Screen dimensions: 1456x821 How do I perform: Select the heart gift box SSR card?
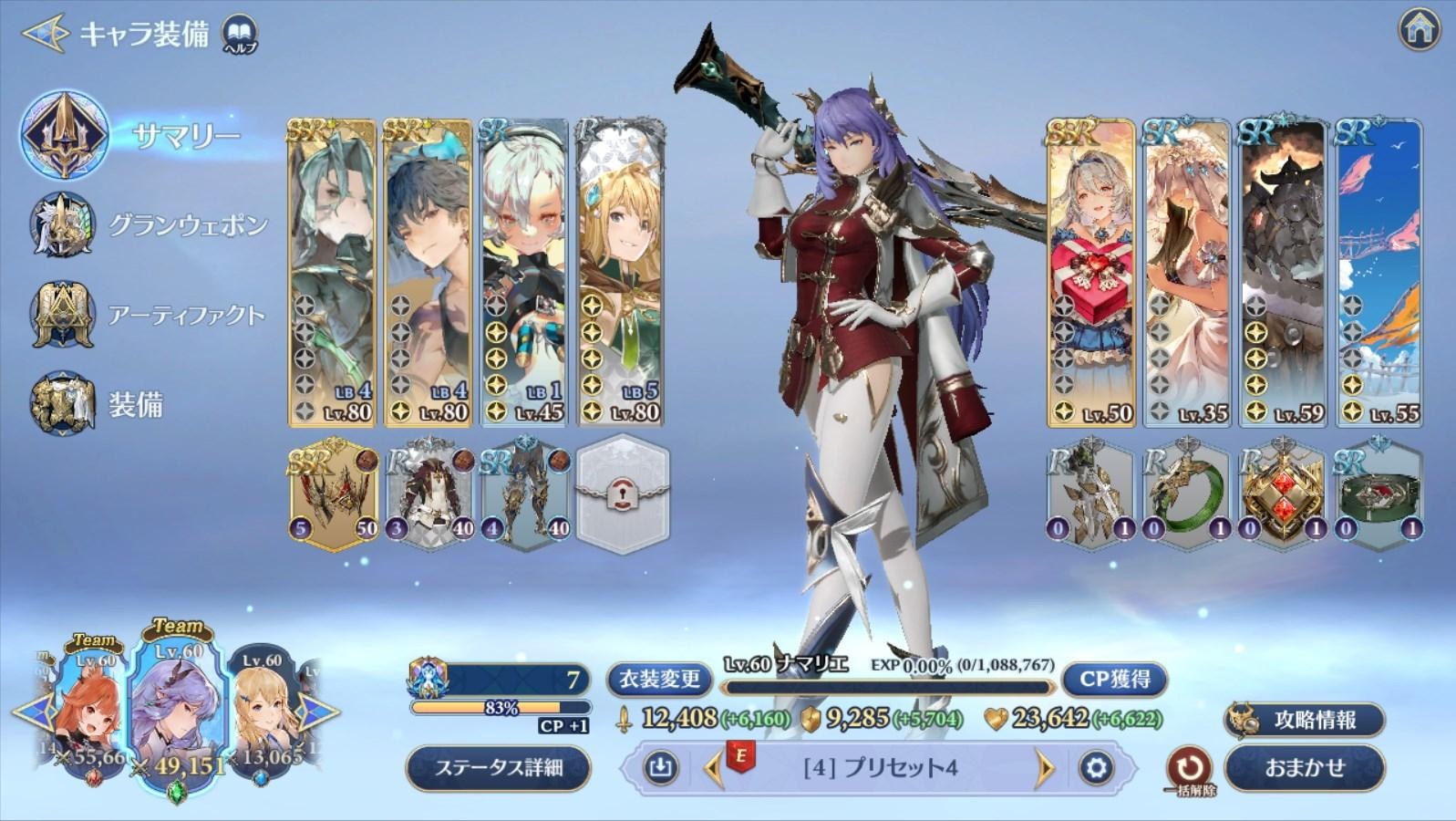point(1090,274)
